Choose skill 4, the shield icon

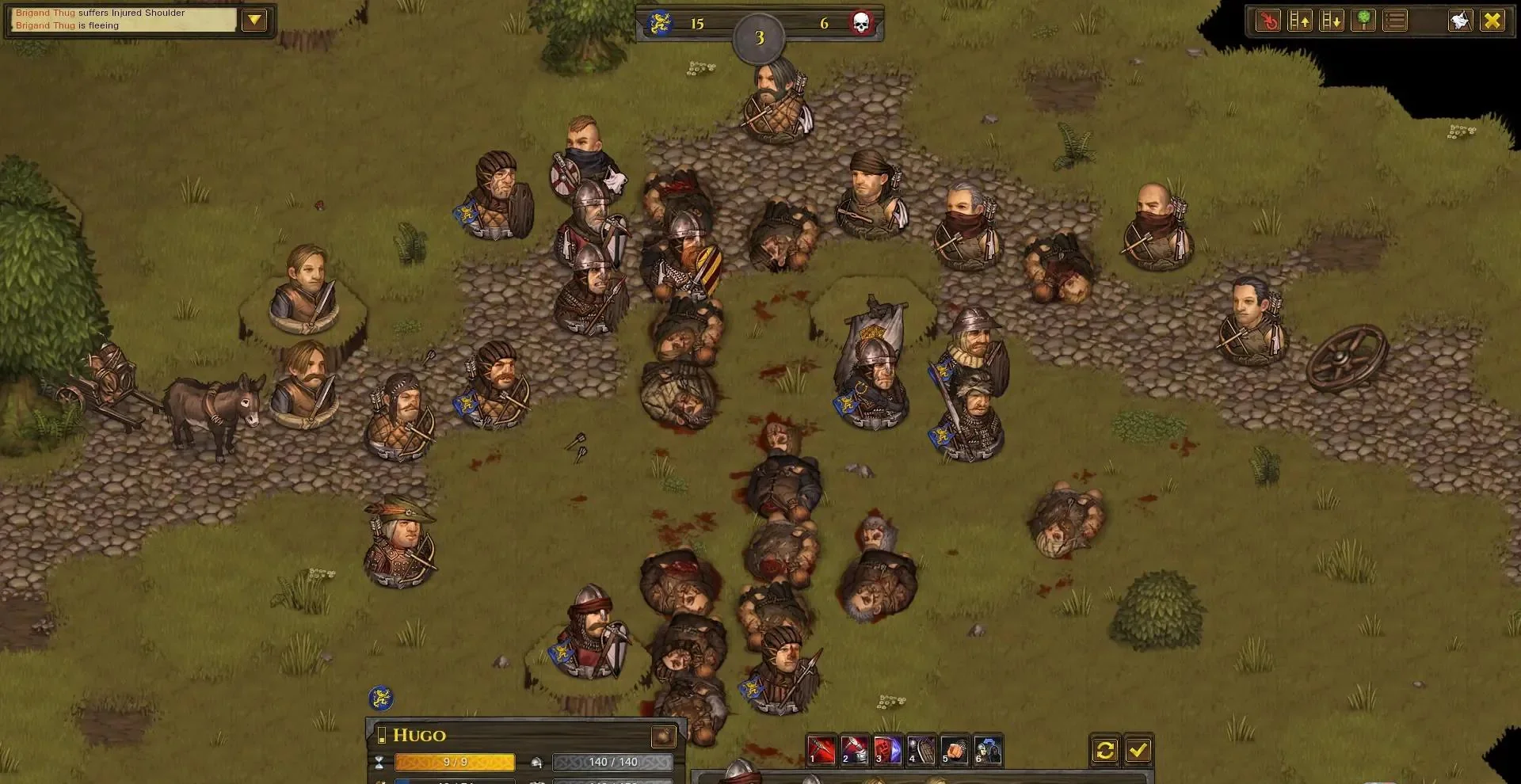click(x=921, y=750)
